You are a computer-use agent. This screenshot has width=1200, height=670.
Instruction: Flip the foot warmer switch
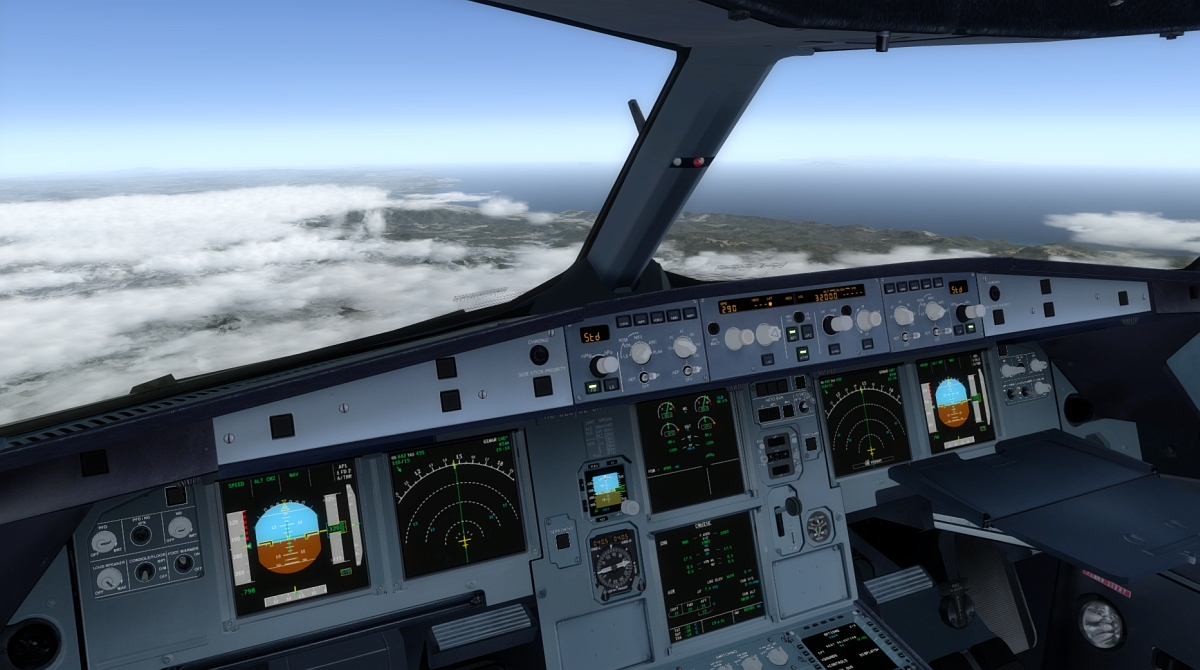point(184,563)
